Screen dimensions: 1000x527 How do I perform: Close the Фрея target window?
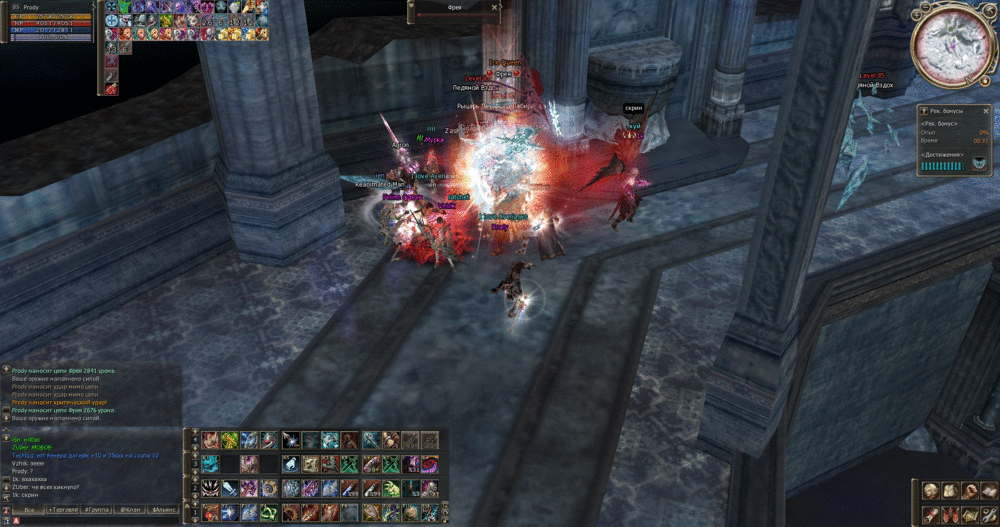[495, 6]
